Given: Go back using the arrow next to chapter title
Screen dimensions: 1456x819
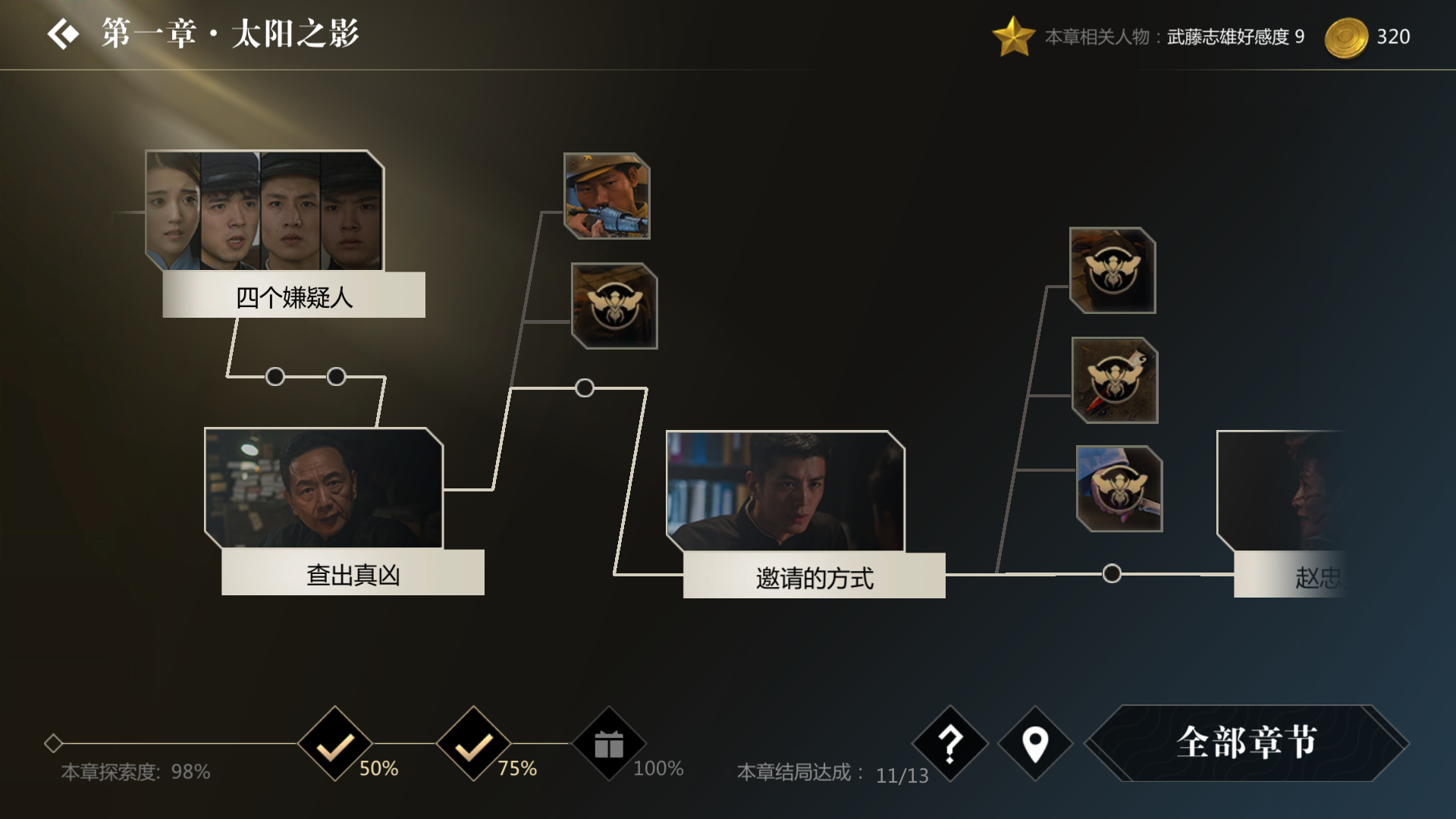Looking at the screenshot, I should 64,33.
